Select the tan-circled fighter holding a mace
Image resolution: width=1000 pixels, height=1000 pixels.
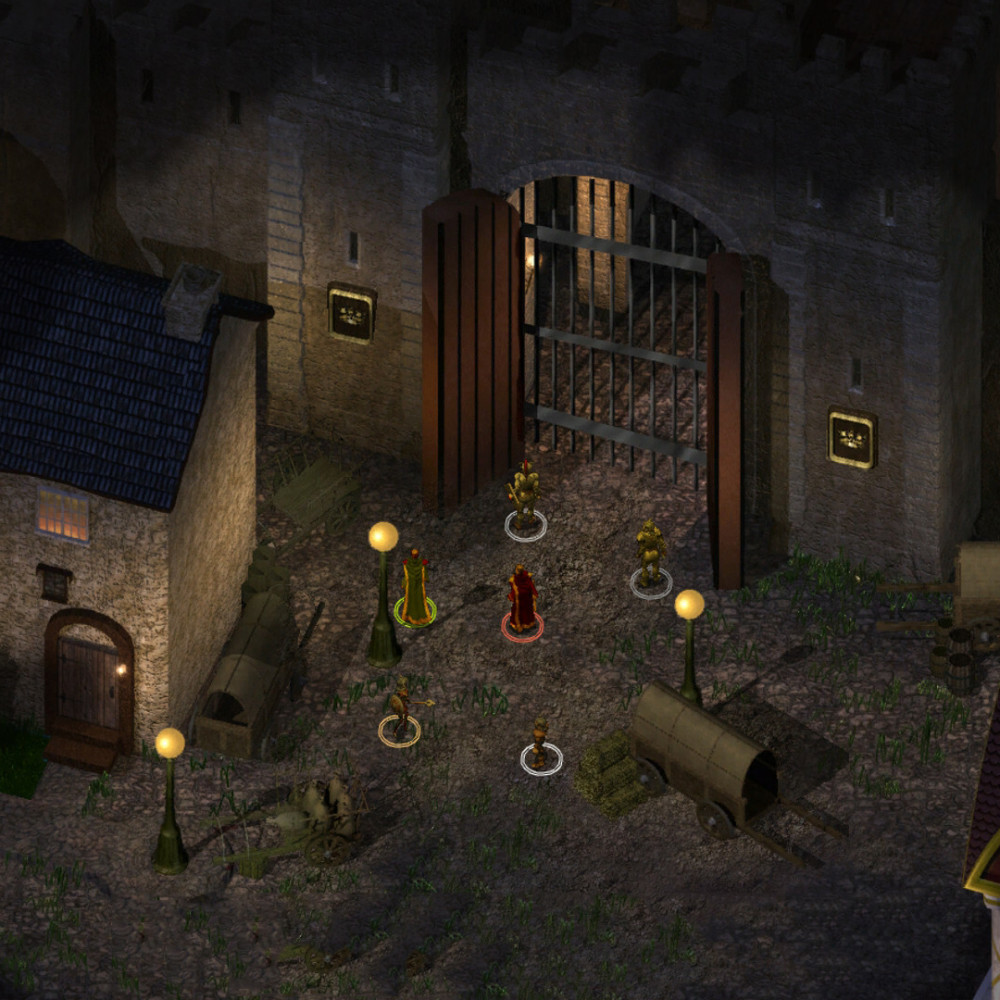pyautogui.click(x=401, y=712)
